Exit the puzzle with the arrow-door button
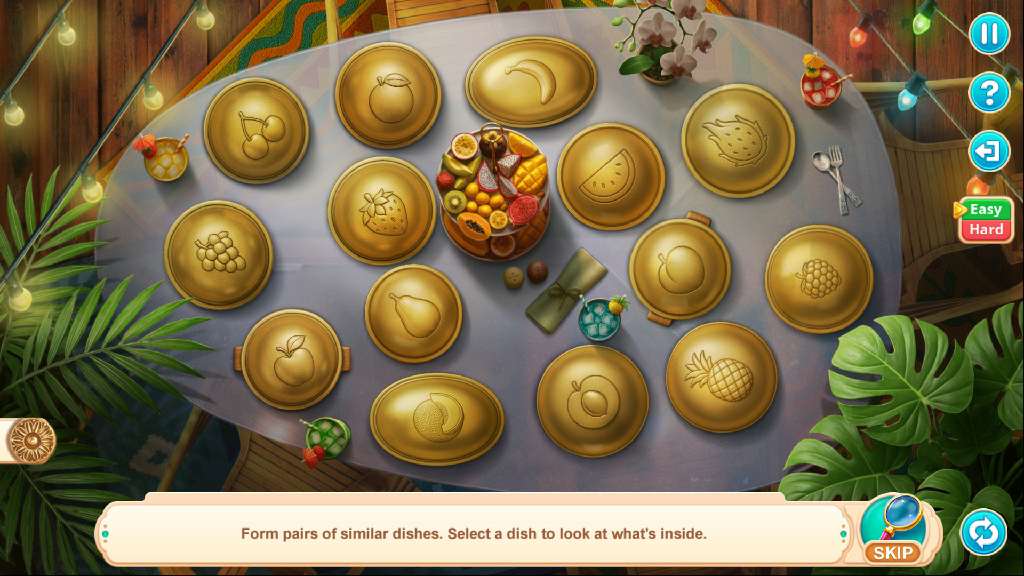Screen dimensions: 1024x576 [988, 152]
